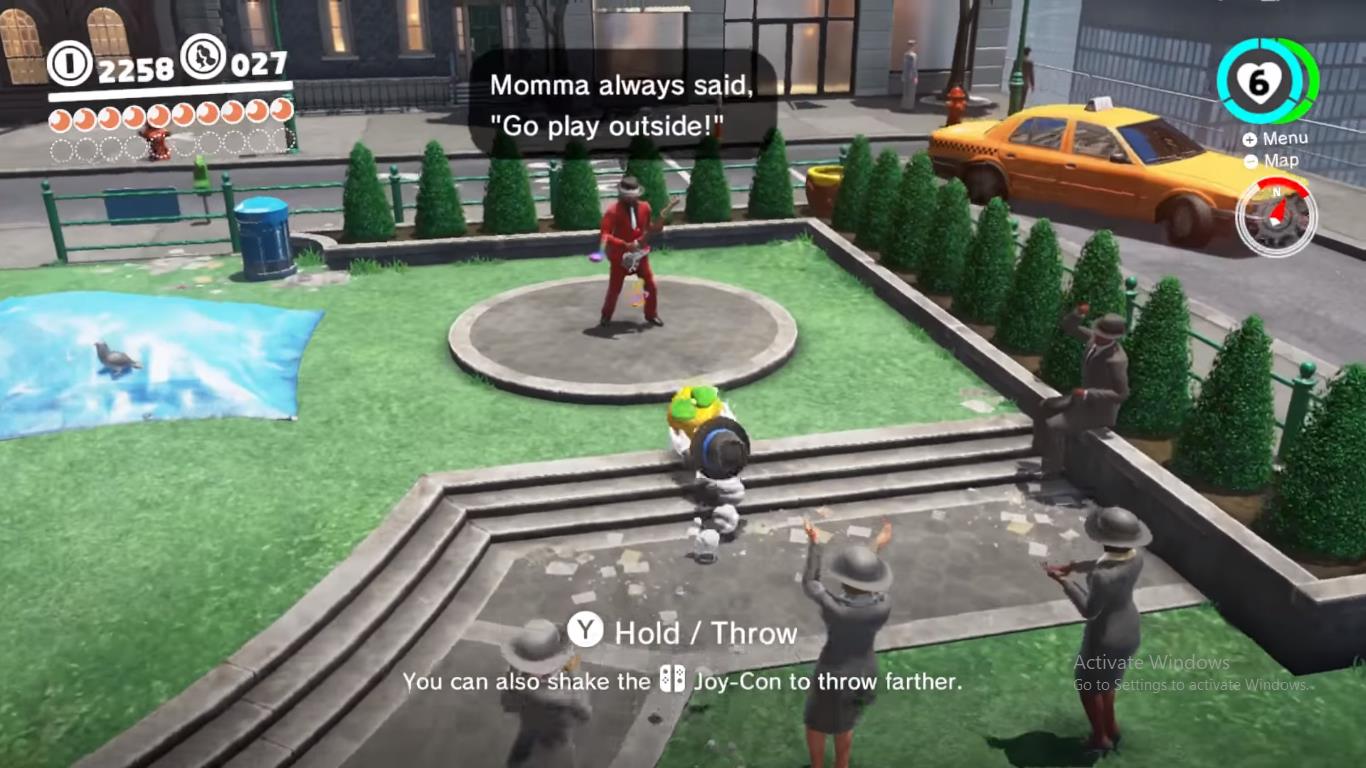Toggle the last filled moon orb

tap(283, 113)
